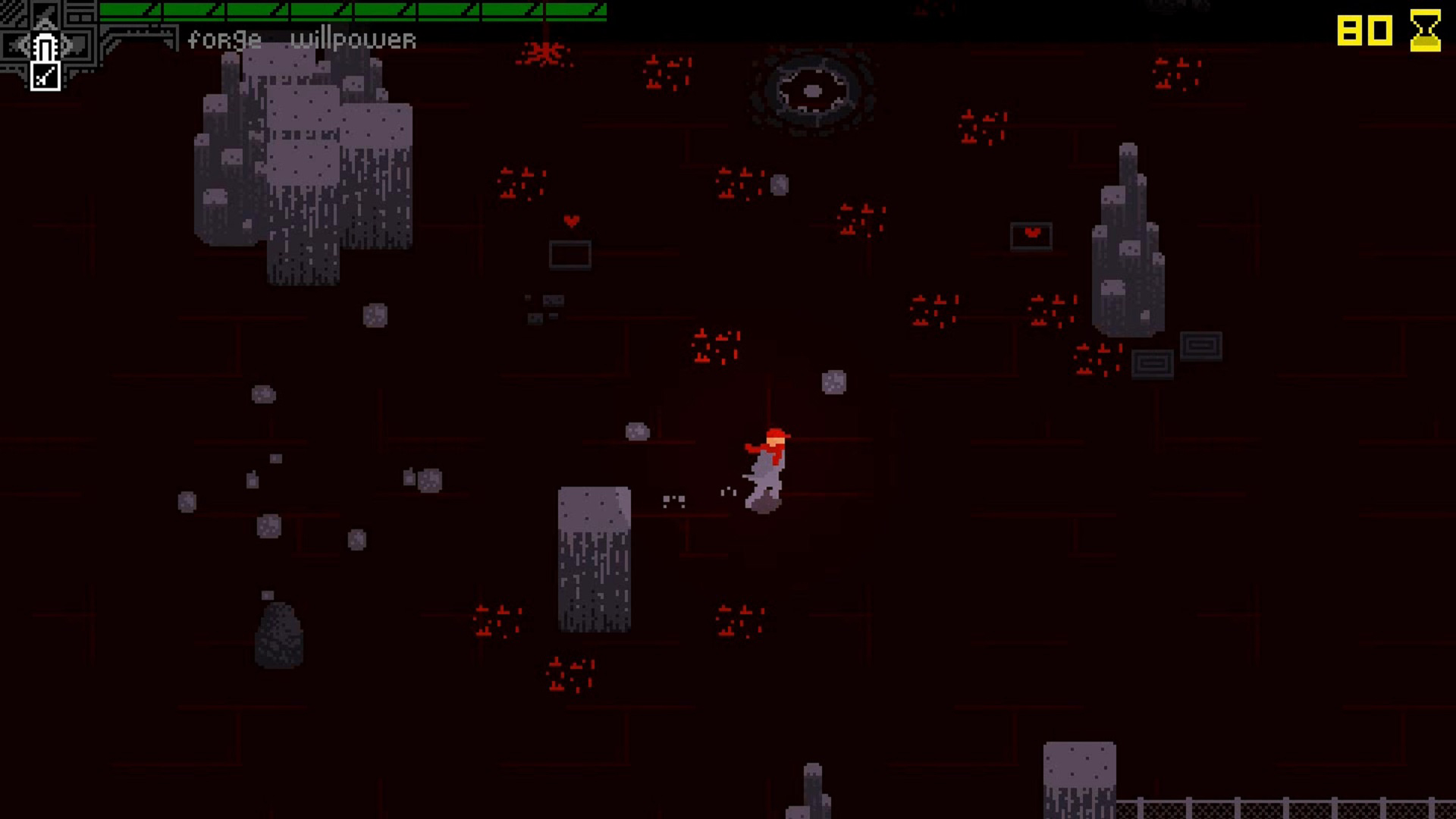The image size is (1456, 819).
Task: Select the mountain-shaped HUD icon above the candle
Action: tap(45, 15)
